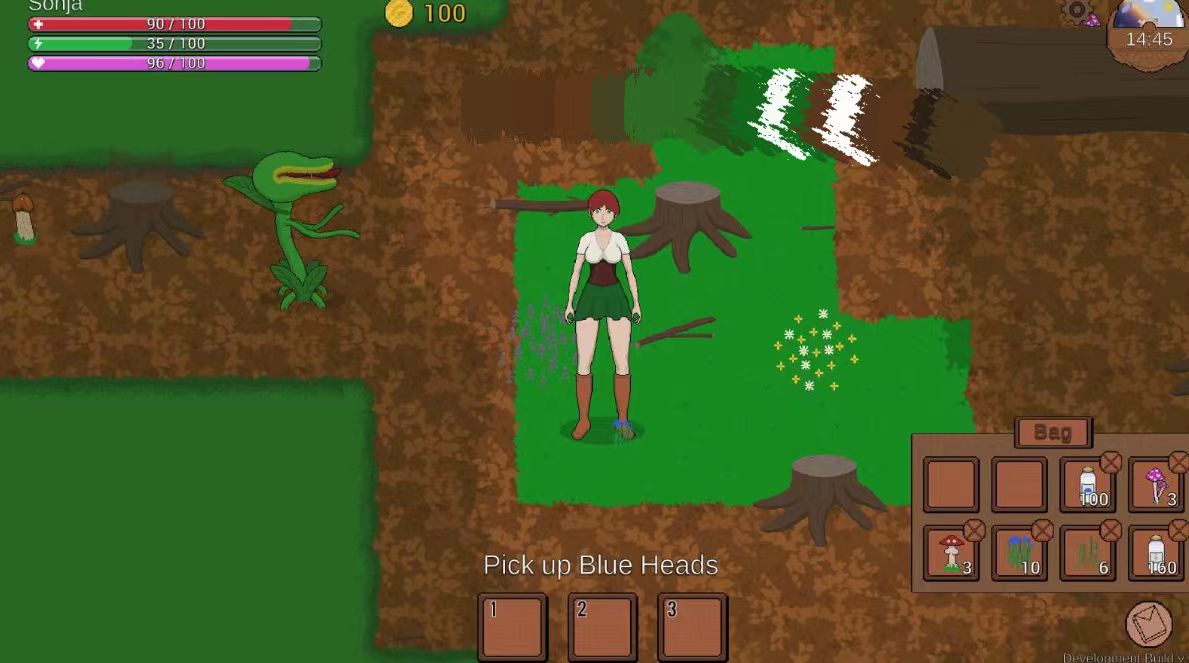Remove the green grass using the X button
This screenshot has height=663, width=1189.
tap(1110, 531)
